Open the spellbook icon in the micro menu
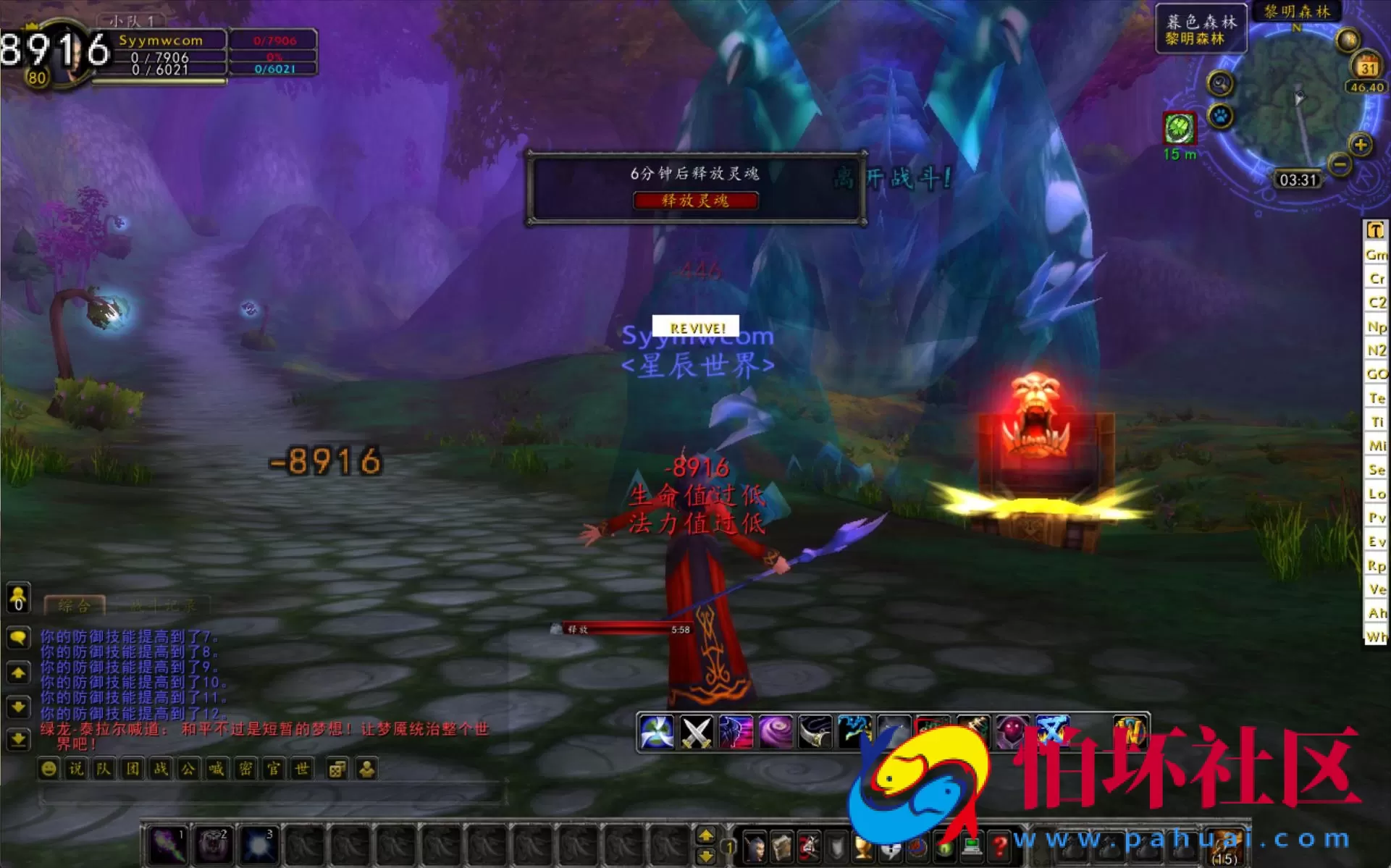Screen dimensions: 1391x868 [781, 847]
